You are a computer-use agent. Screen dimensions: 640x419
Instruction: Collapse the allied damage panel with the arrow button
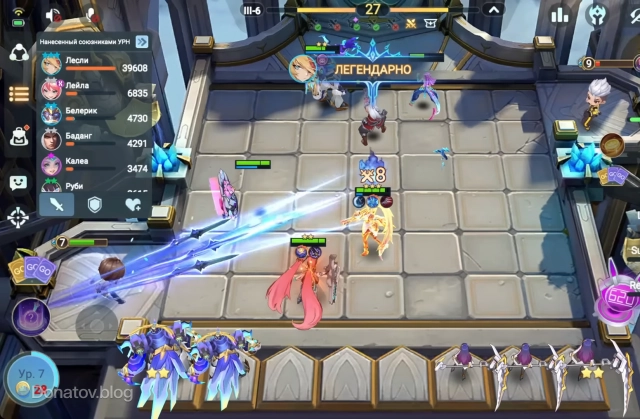pos(142,41)
